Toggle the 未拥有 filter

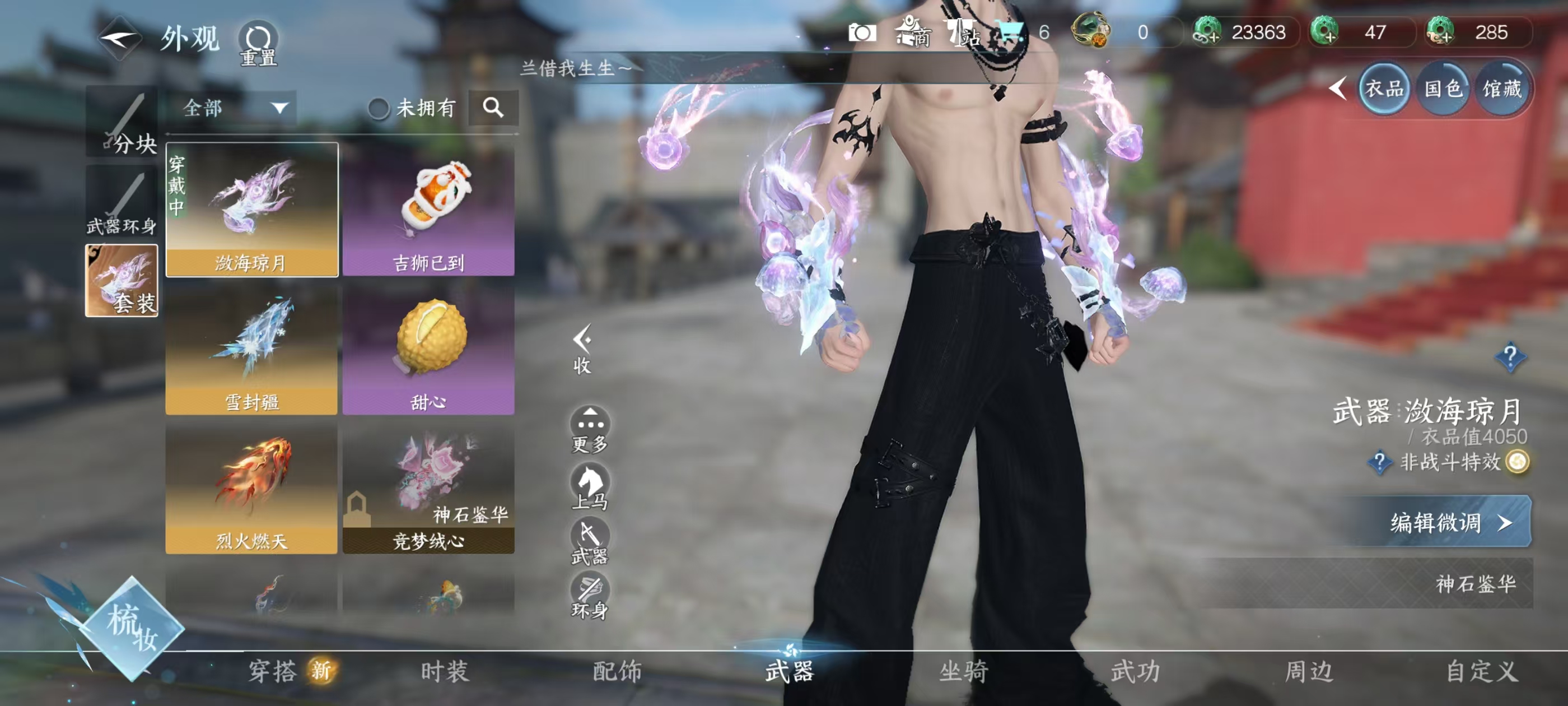[379, 109]
